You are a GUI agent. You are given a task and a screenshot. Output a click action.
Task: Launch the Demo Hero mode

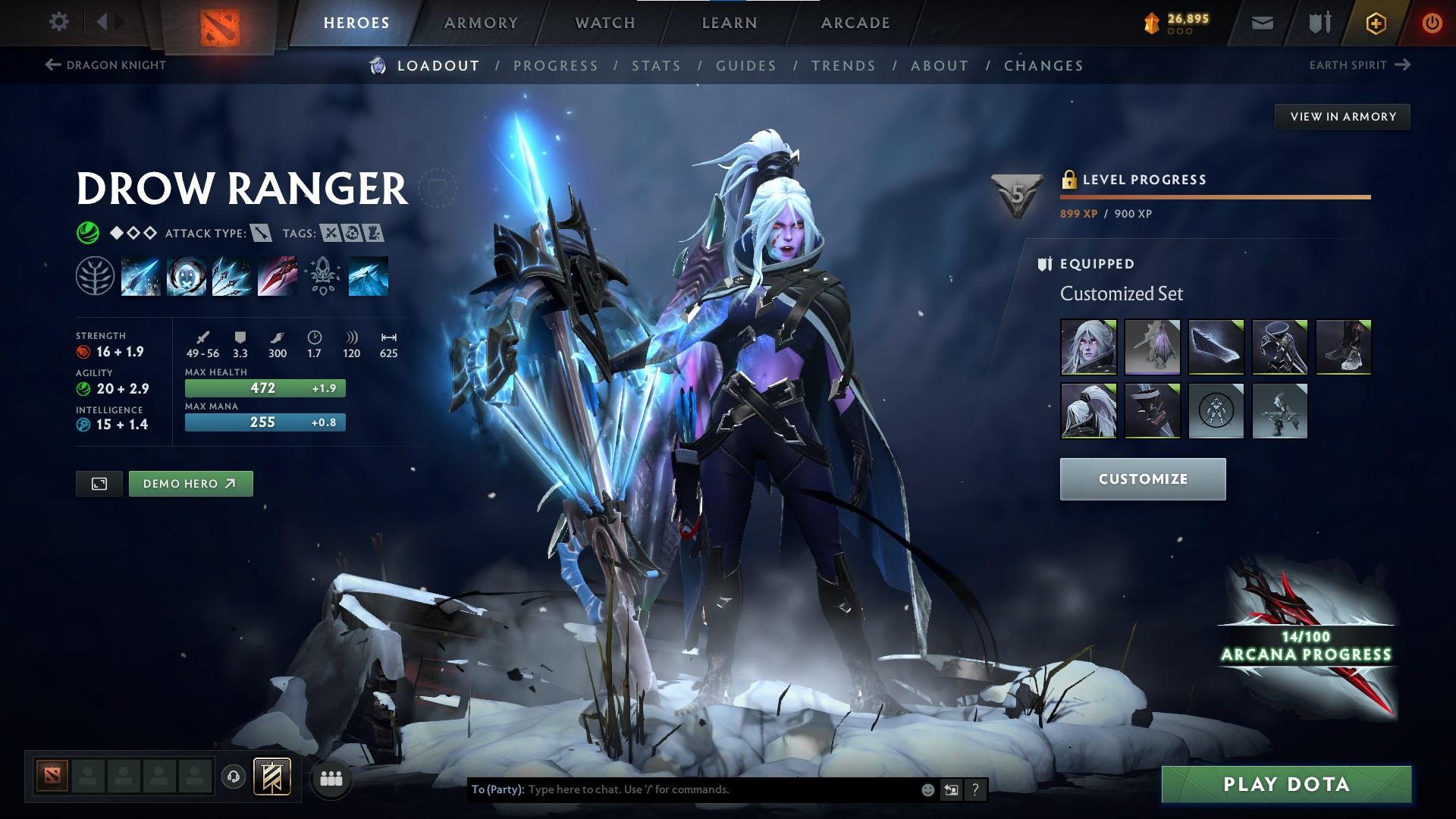pos(190,484)
